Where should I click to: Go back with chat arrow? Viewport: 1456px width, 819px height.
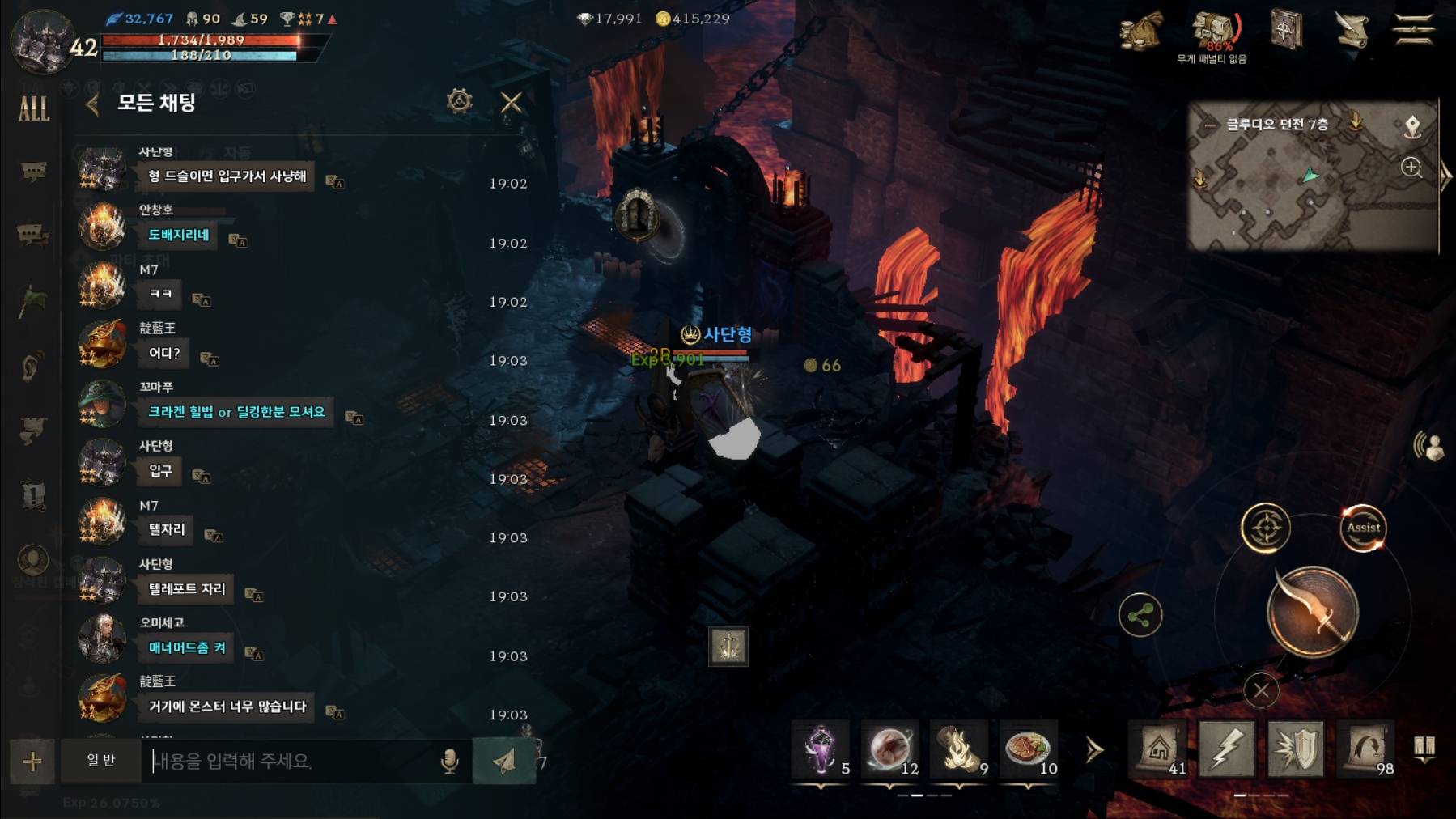[x=92, y=104]
